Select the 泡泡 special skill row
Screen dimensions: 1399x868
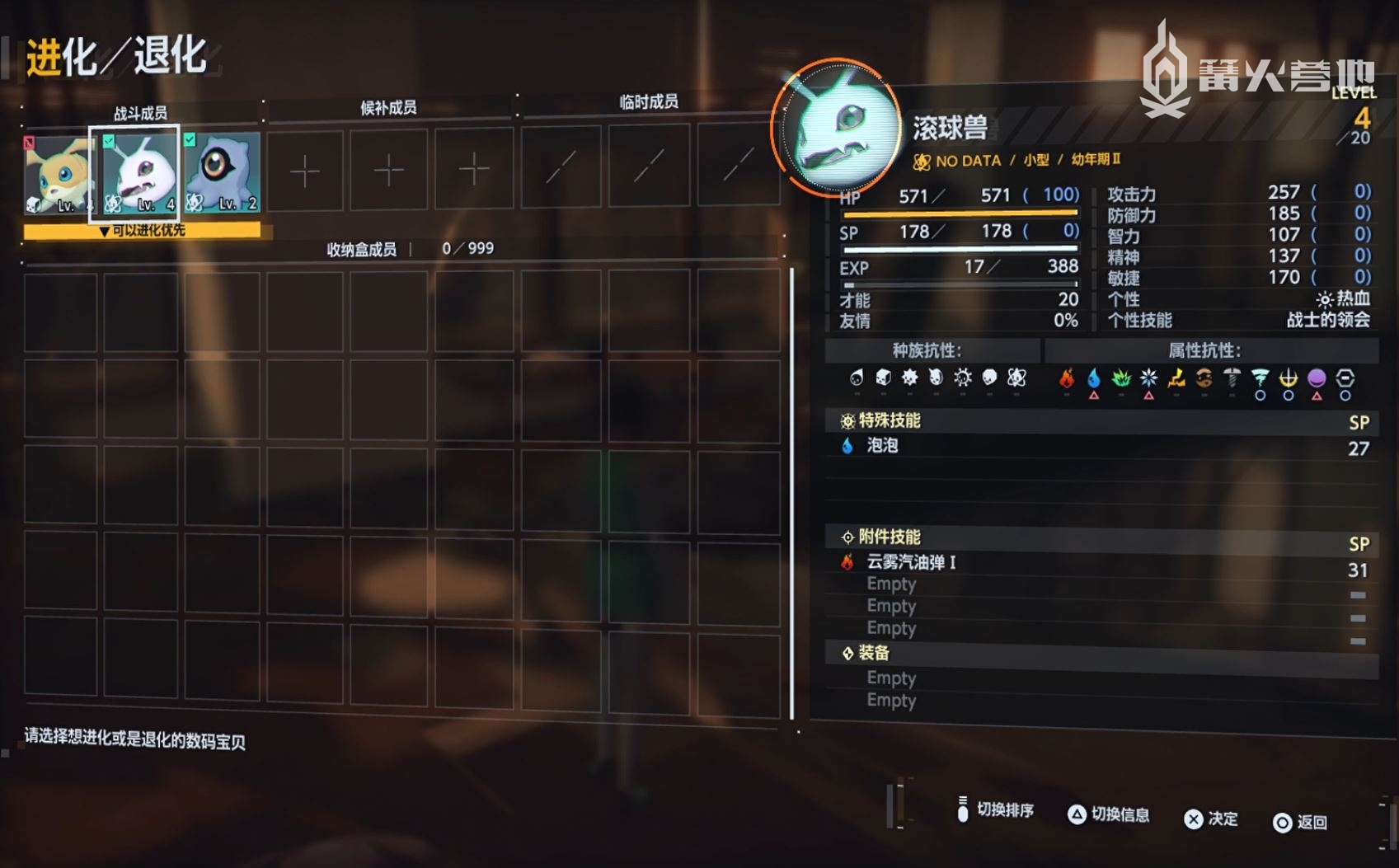click(x=882, y=446)
